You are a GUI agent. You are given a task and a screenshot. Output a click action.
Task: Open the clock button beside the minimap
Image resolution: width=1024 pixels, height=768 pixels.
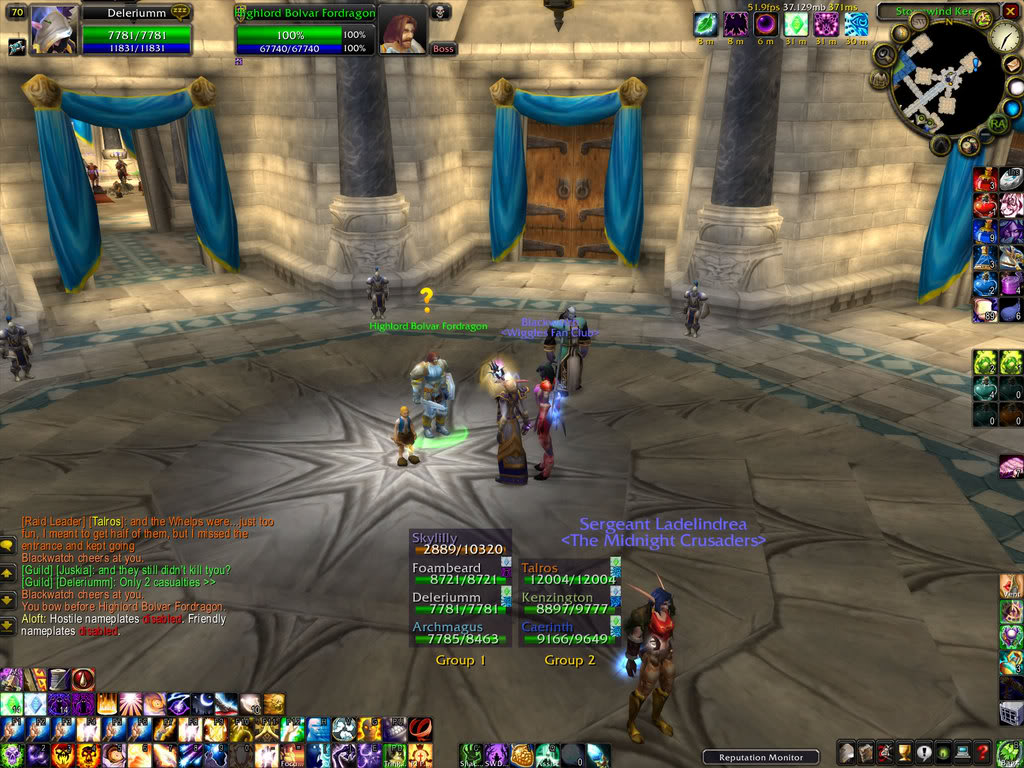click(1006, 38)
